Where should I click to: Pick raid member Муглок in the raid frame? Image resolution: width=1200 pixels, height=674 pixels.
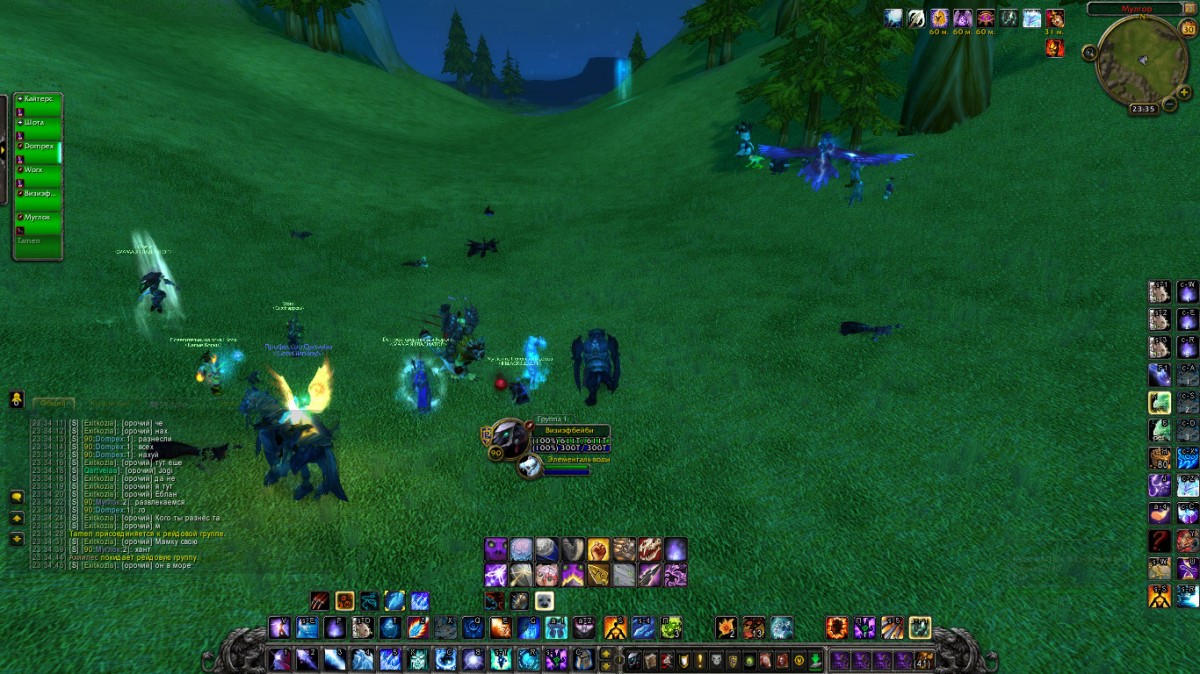point(38,216)
